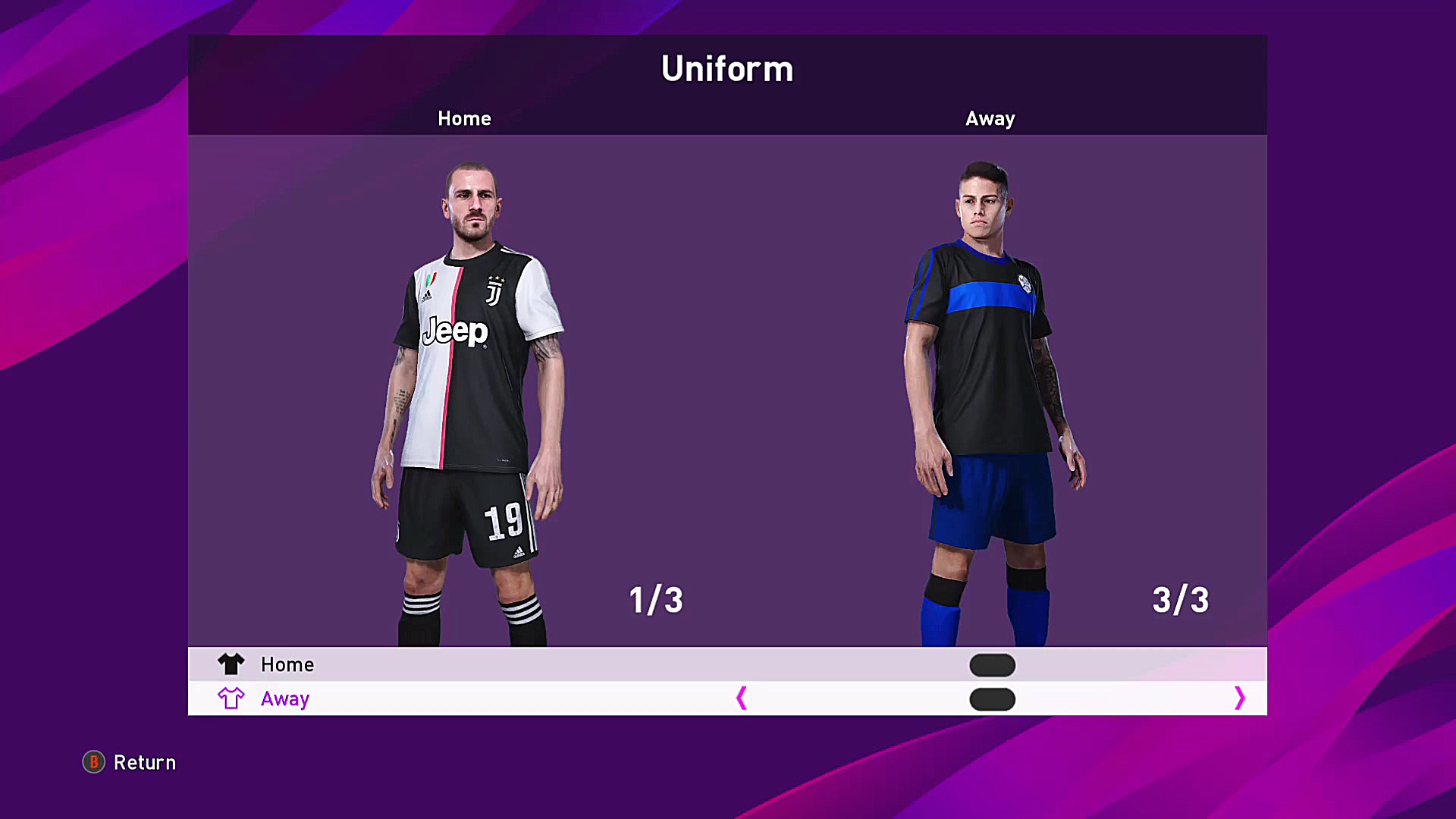1456x819 pixels.
Task: Click the club badge on the away jersey
Action: coord(1026,282)
